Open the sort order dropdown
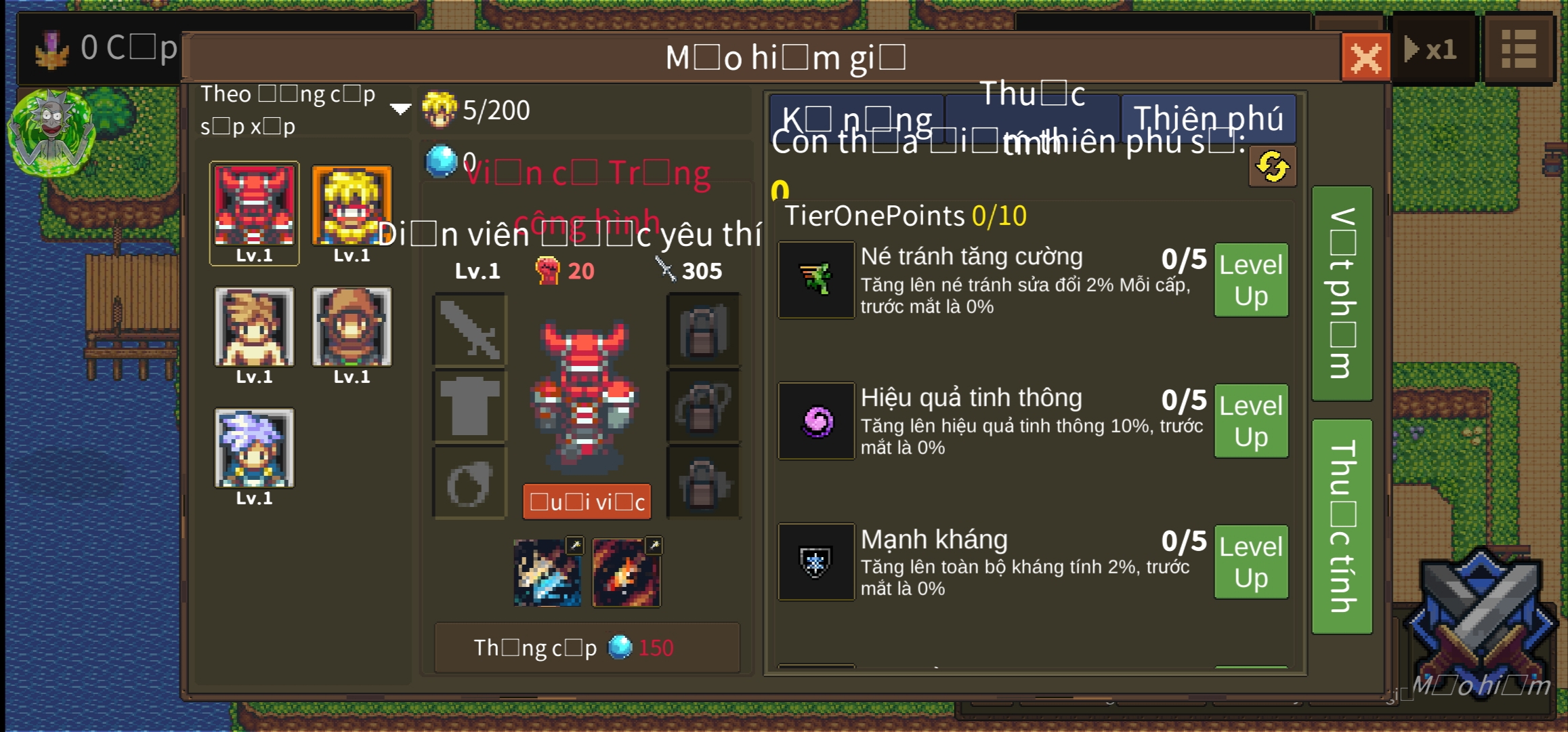The height and width of the screenshot is (732, 1568). tap(400, 109)
